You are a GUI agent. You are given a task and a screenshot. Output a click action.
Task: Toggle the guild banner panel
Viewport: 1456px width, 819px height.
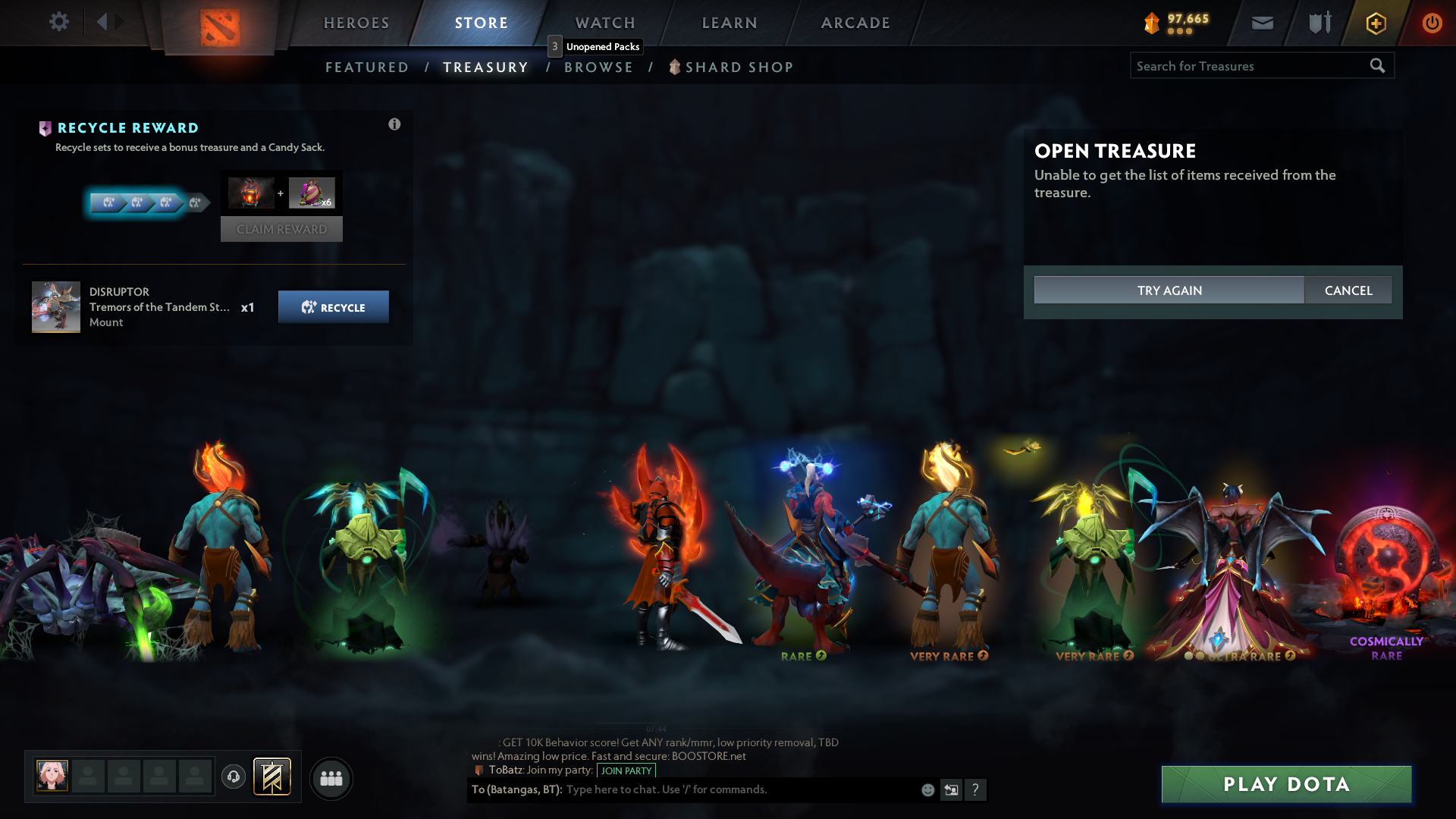pos(271,777)
